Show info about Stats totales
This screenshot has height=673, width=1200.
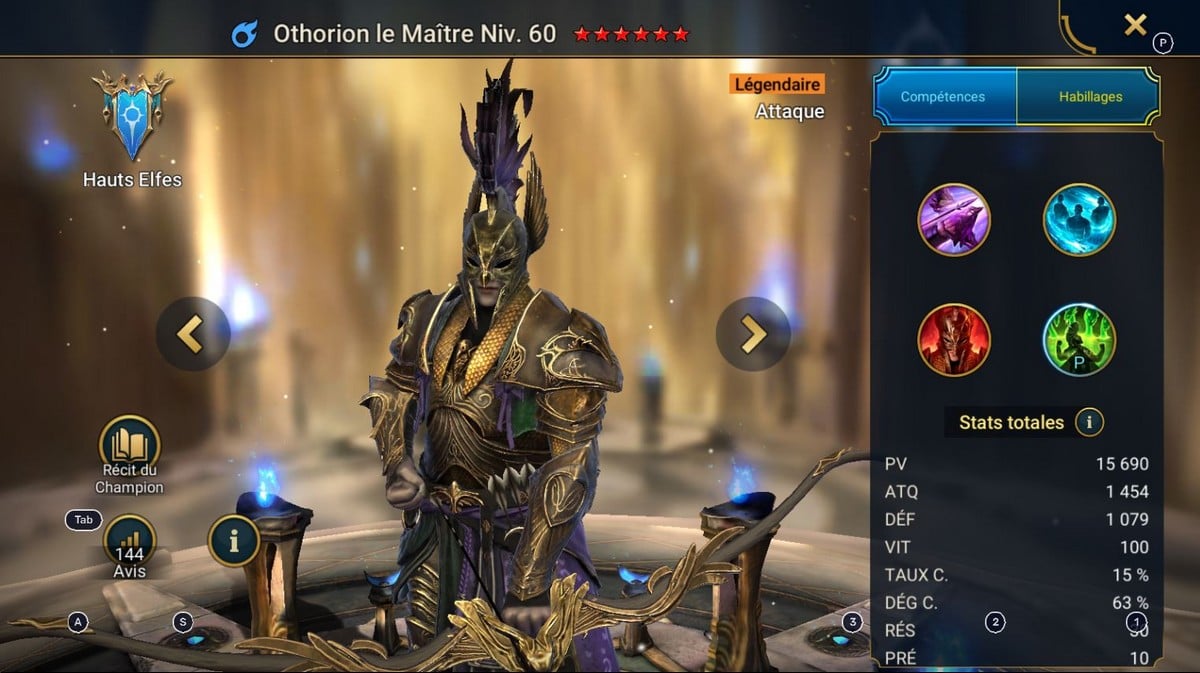[1089, 422]
